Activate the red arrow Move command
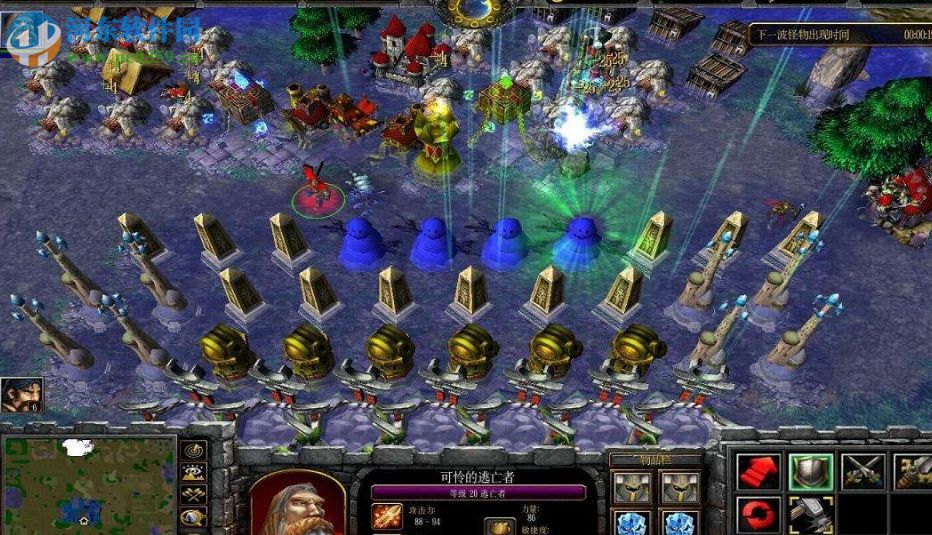 [759, 472]
